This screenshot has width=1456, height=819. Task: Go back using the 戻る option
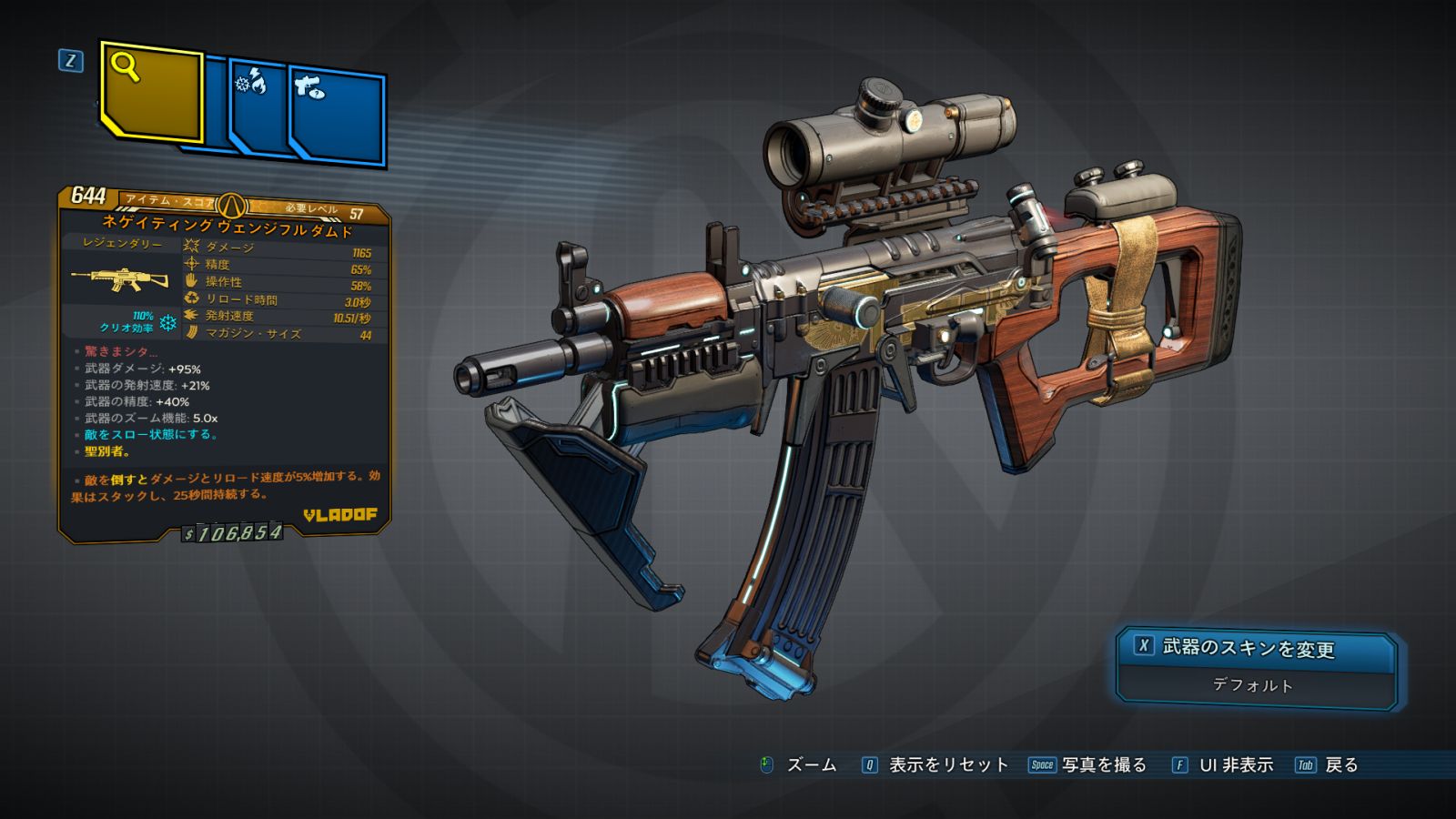coord(1328,765)
